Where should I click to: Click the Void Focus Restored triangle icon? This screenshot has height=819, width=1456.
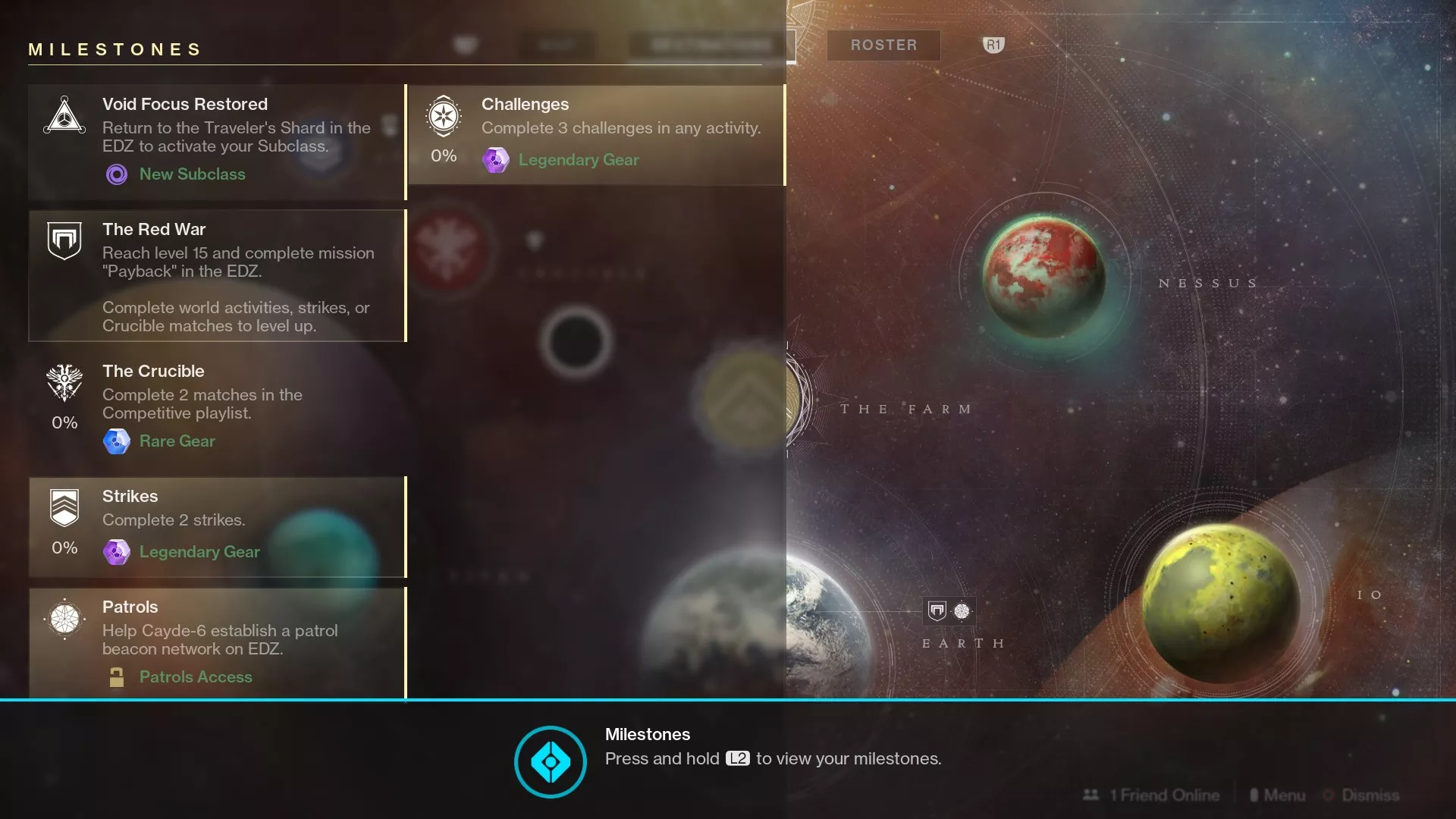64,115
